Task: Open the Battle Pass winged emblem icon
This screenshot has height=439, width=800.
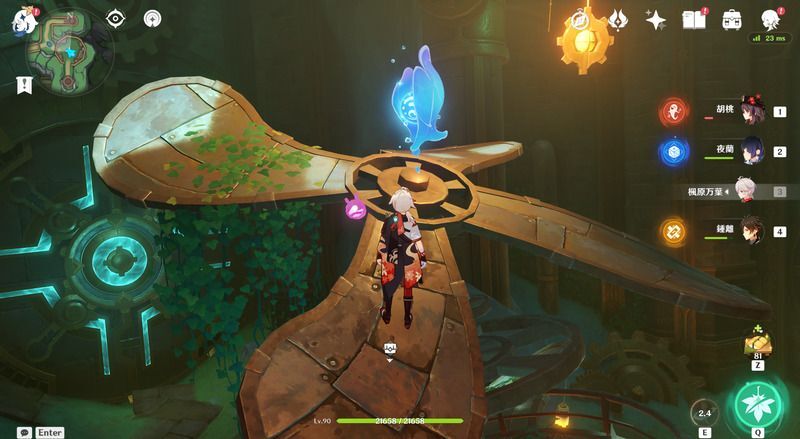Action: point(618,19)
